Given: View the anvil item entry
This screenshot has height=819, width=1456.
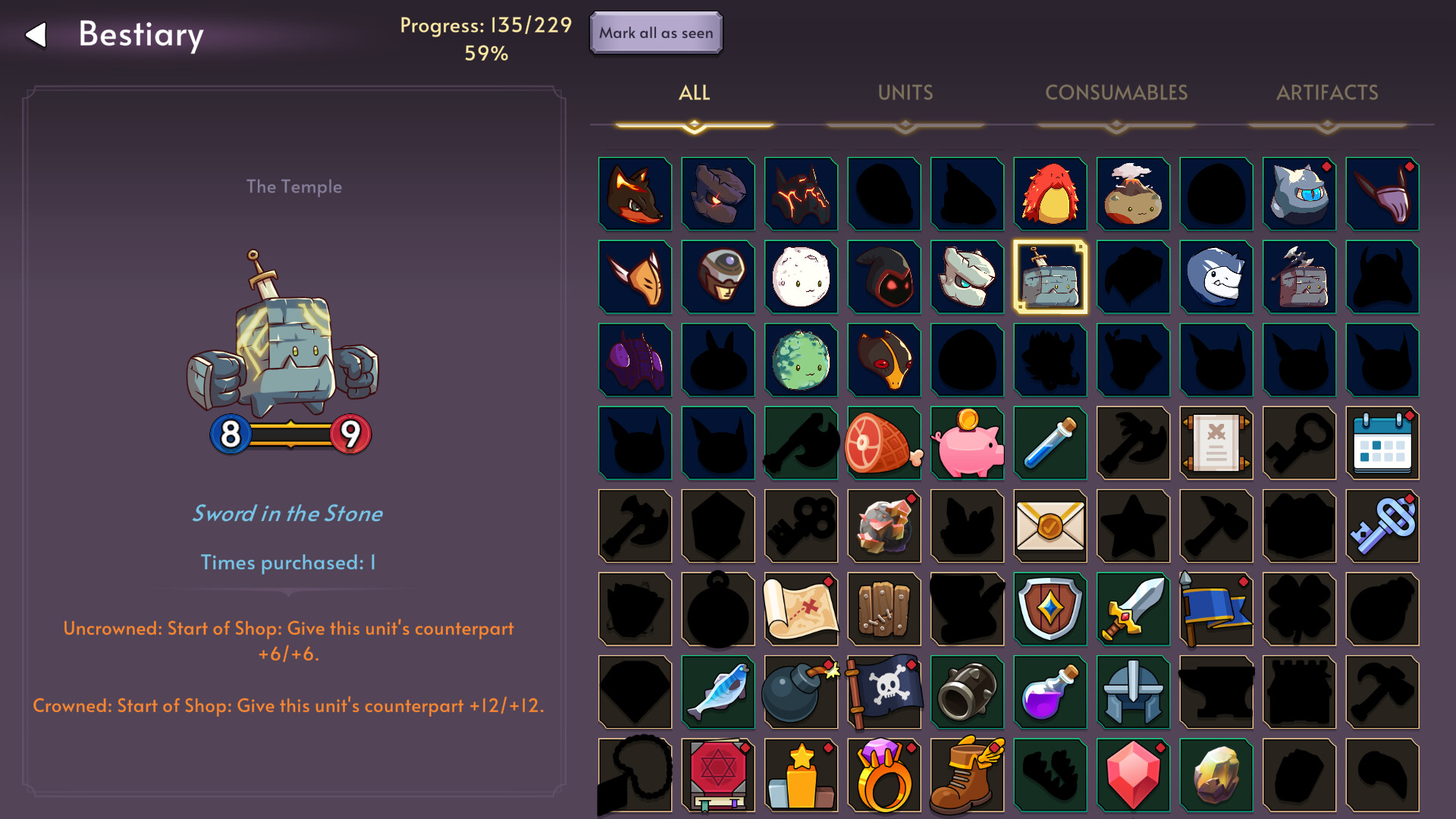Looking at the screenshot, I should [x=1216, y=692].
